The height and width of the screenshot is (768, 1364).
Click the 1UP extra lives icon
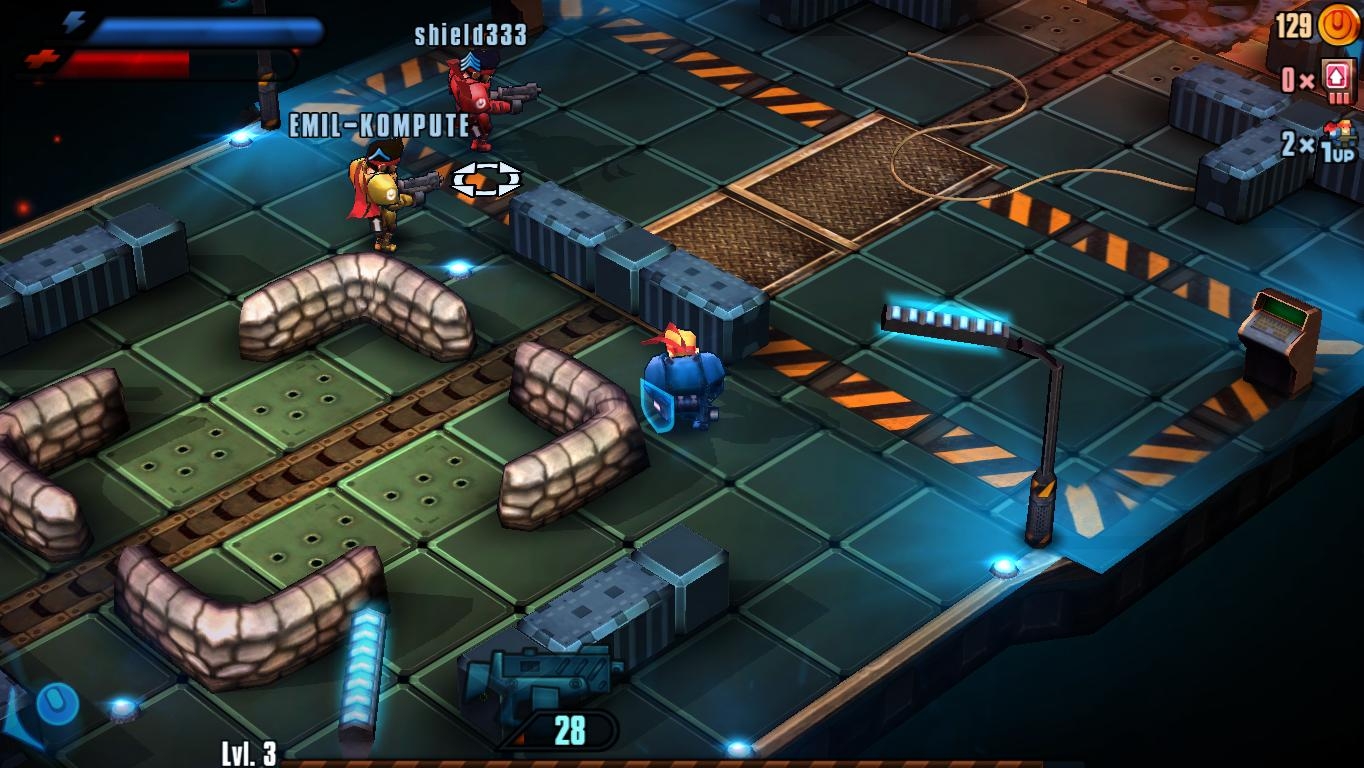coord(1340,141)
